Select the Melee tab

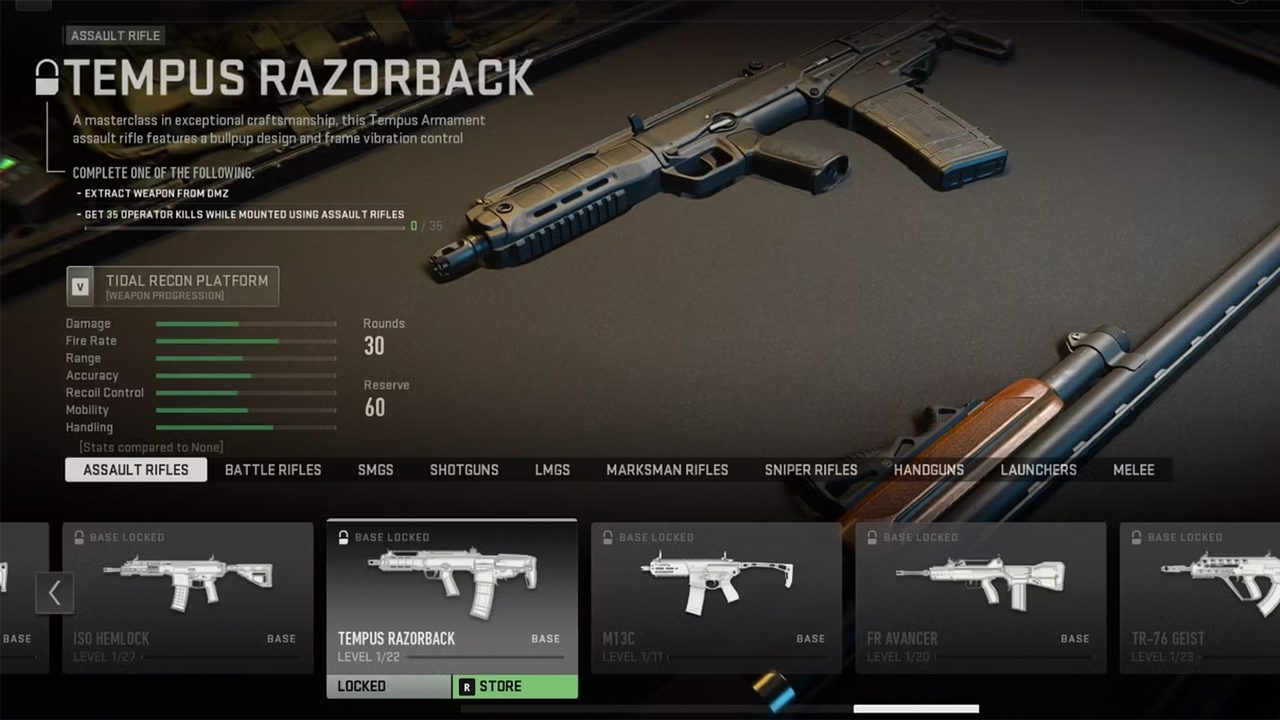[1133, 470]
